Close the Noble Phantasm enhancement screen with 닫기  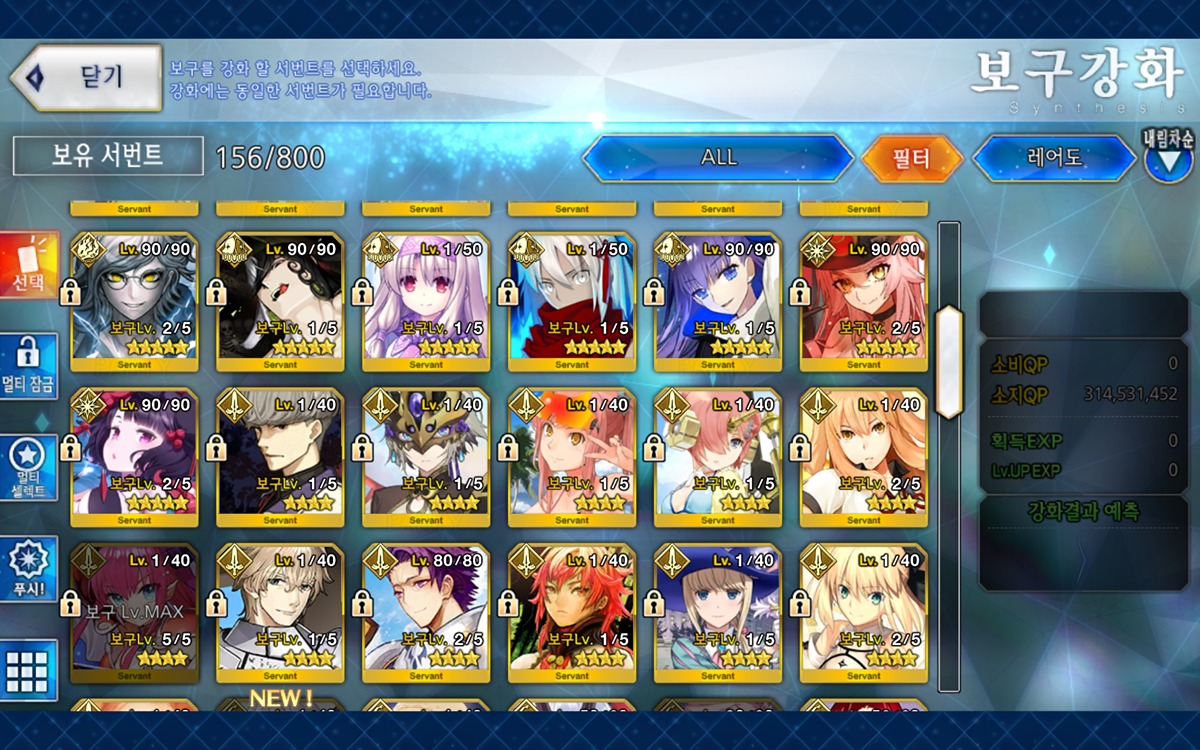[x=86, y=77]
